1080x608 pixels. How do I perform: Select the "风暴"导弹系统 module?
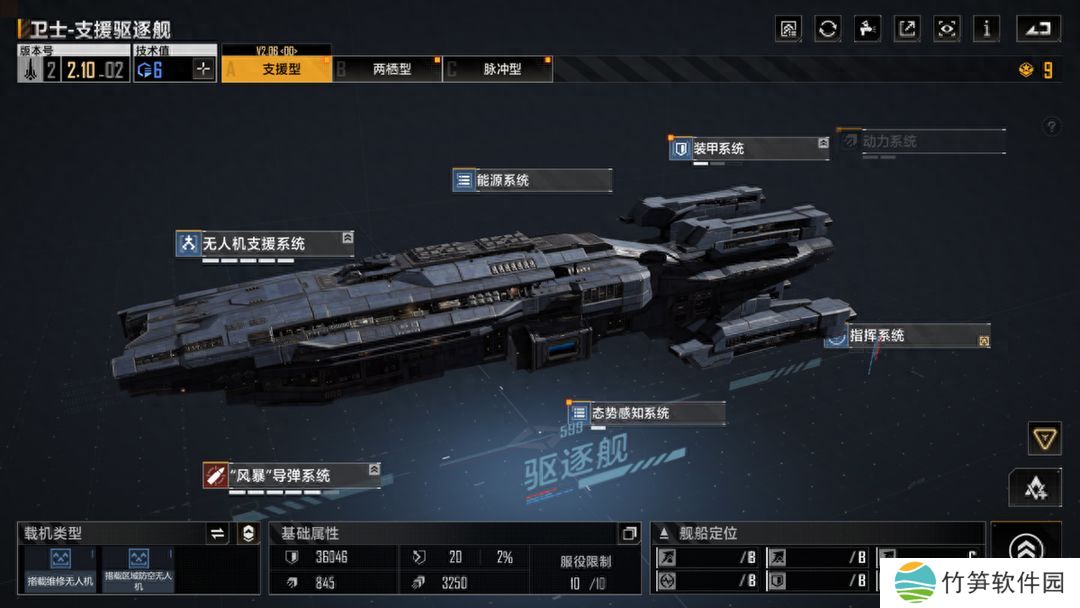[291, 475]
